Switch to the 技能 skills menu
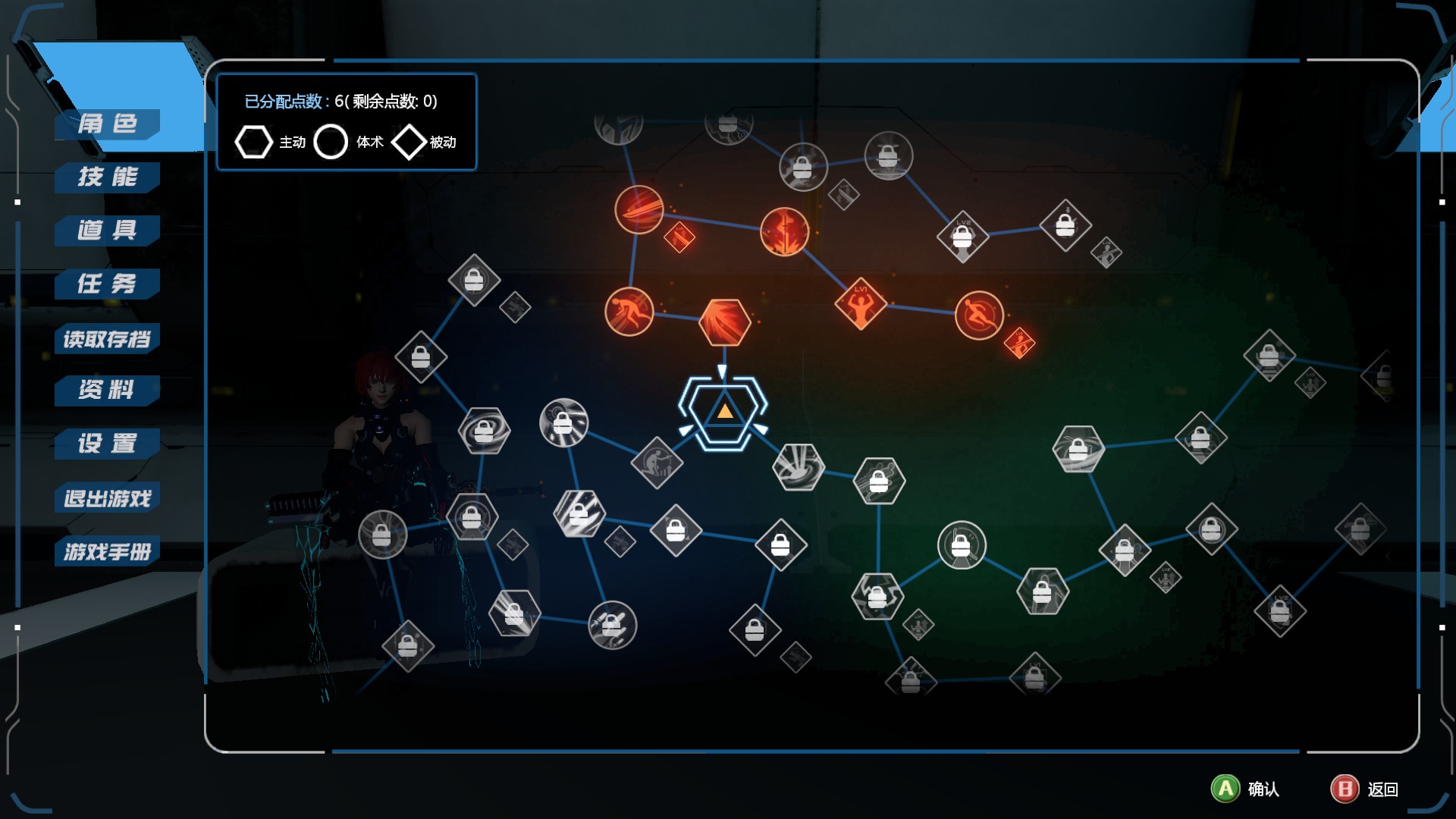 tap(108, 177)
